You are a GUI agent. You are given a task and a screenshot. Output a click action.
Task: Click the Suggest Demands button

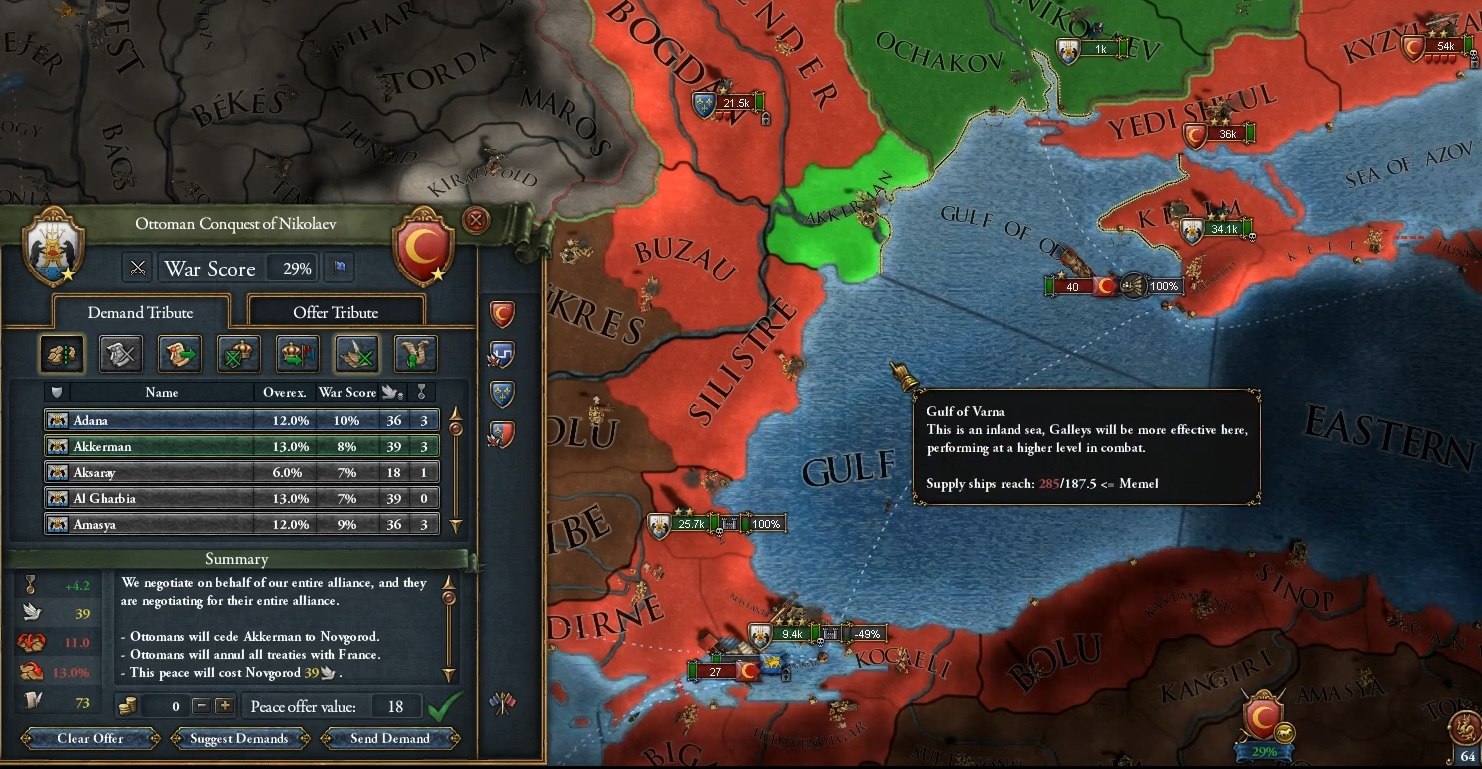pos(240,739)
